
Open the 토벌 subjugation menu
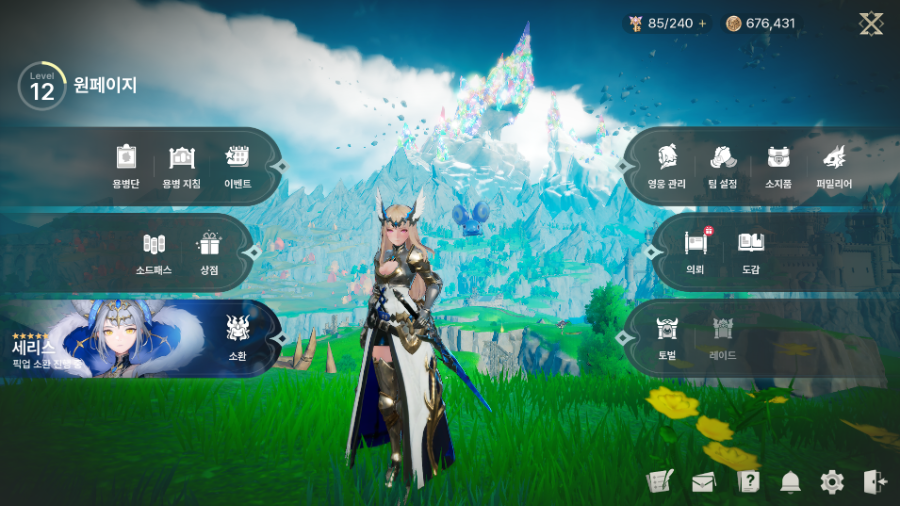(667, 337)
